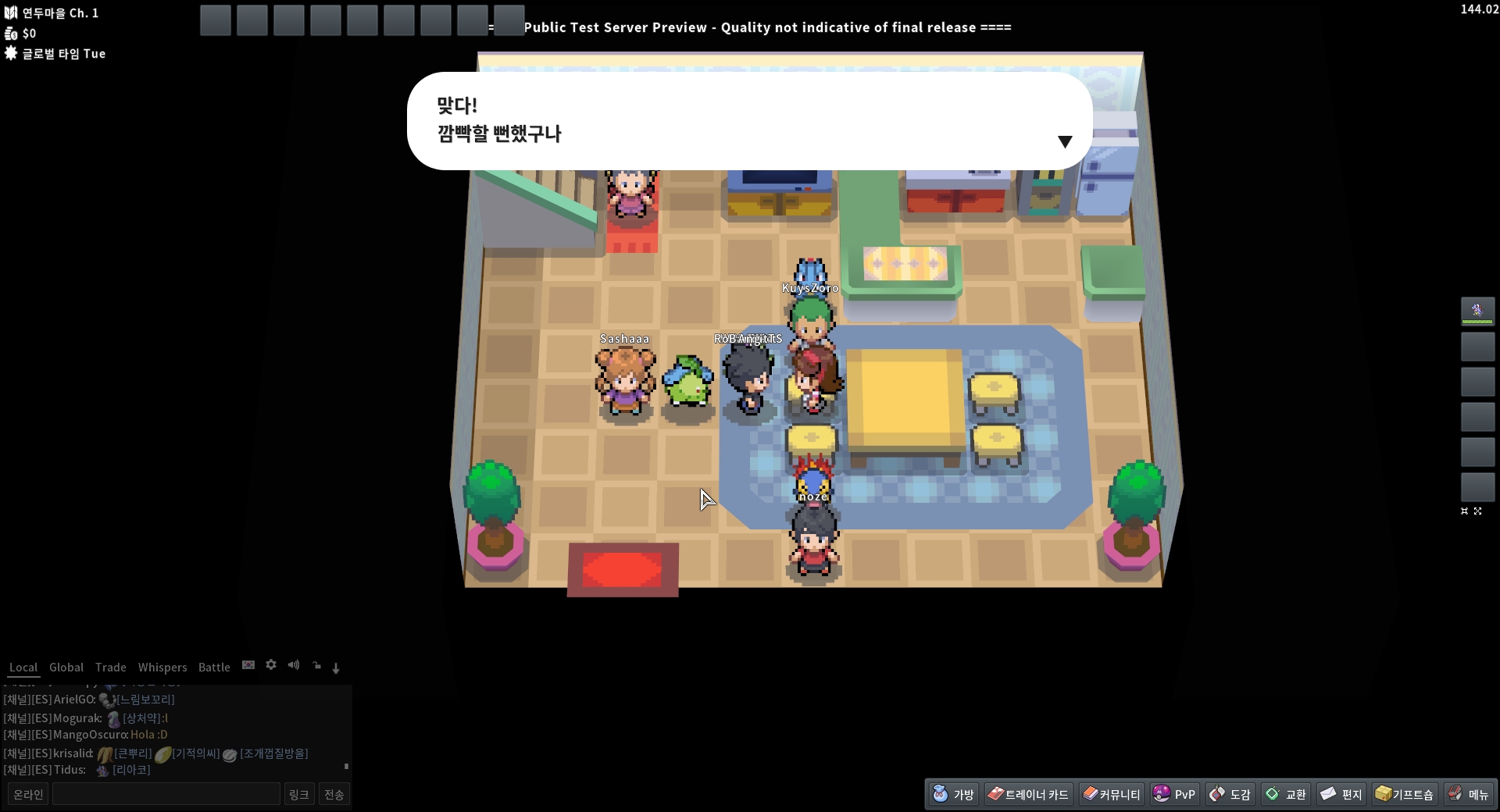The width and height of the screenshot is (1500, 812).
Task: Toggle chat sound with the speaker icon
Action: pos(294,665)
